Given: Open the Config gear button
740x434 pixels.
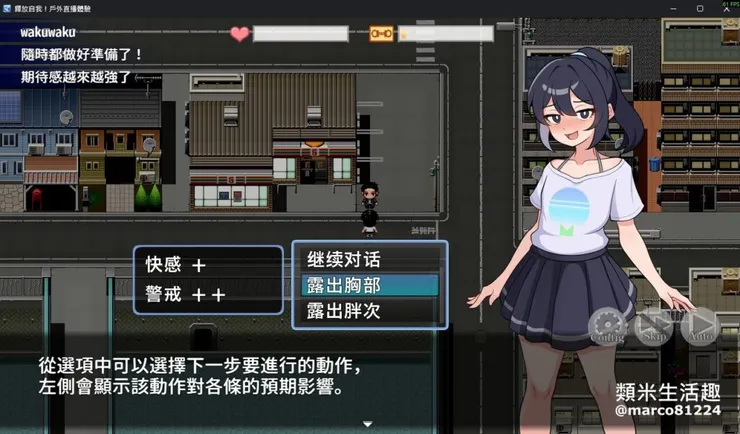Looking at the screenshot, I should coord(607,325).
